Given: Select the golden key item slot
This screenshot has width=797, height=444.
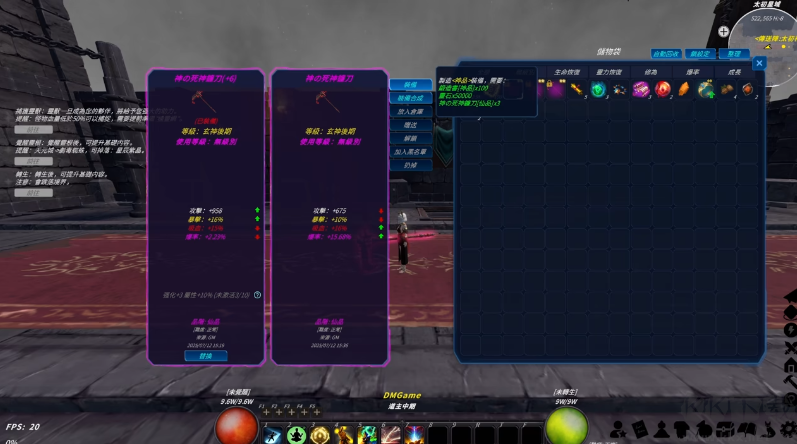Looking at the screenshot, I should tap(577, 90).
